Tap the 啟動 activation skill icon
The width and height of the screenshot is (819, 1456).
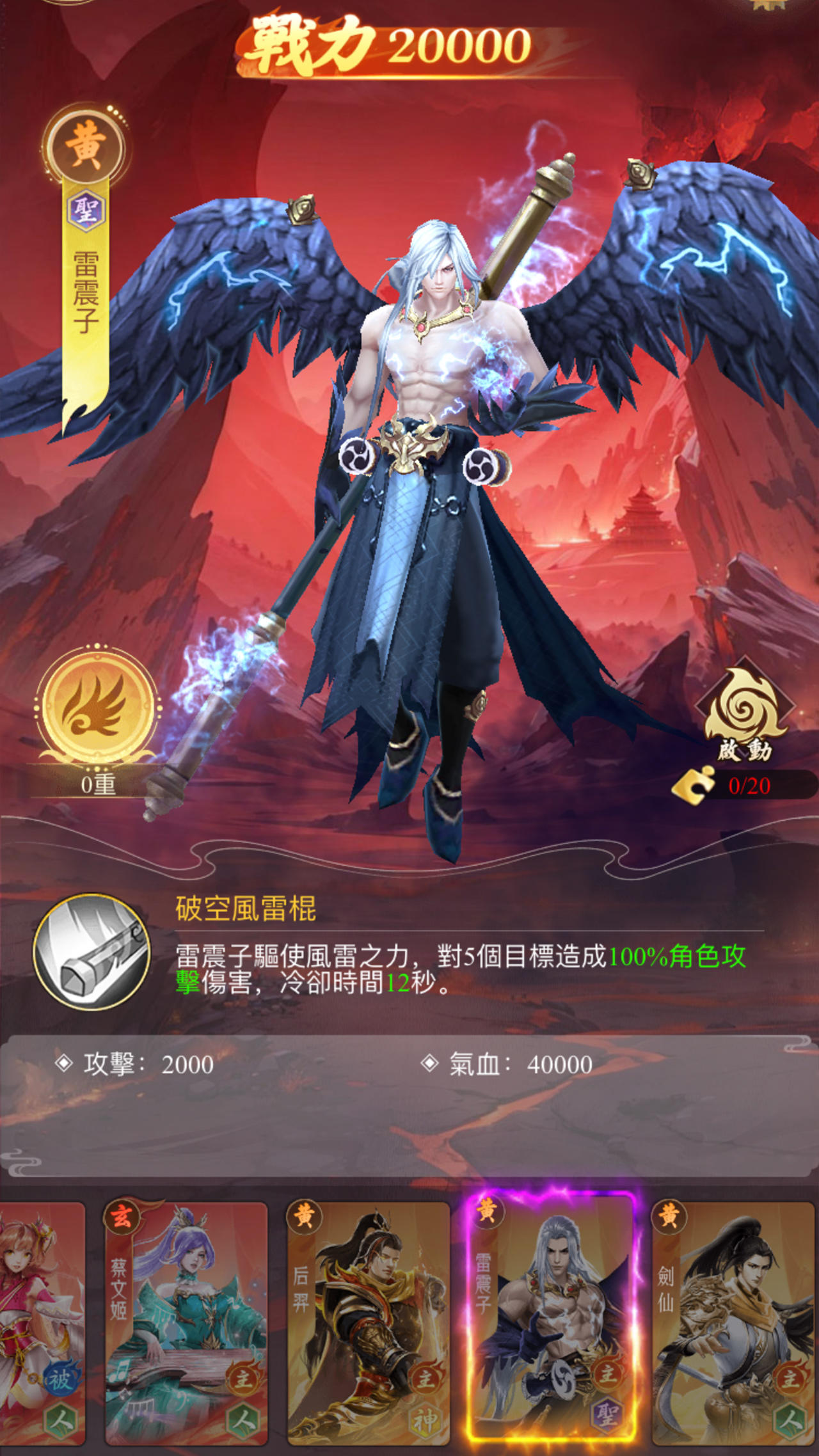pos(743,704)
